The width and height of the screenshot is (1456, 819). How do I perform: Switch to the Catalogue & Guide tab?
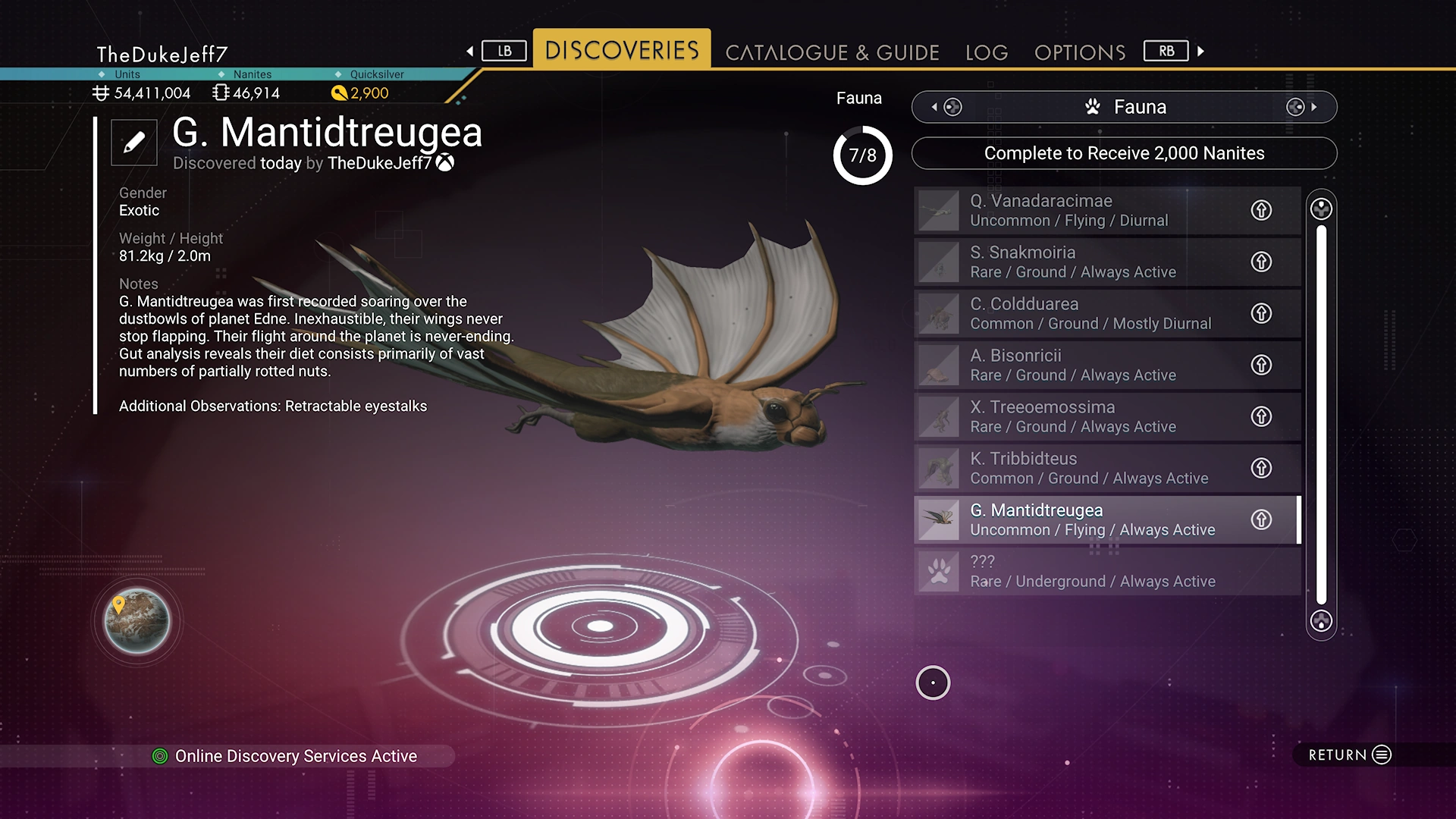point(832,52)
